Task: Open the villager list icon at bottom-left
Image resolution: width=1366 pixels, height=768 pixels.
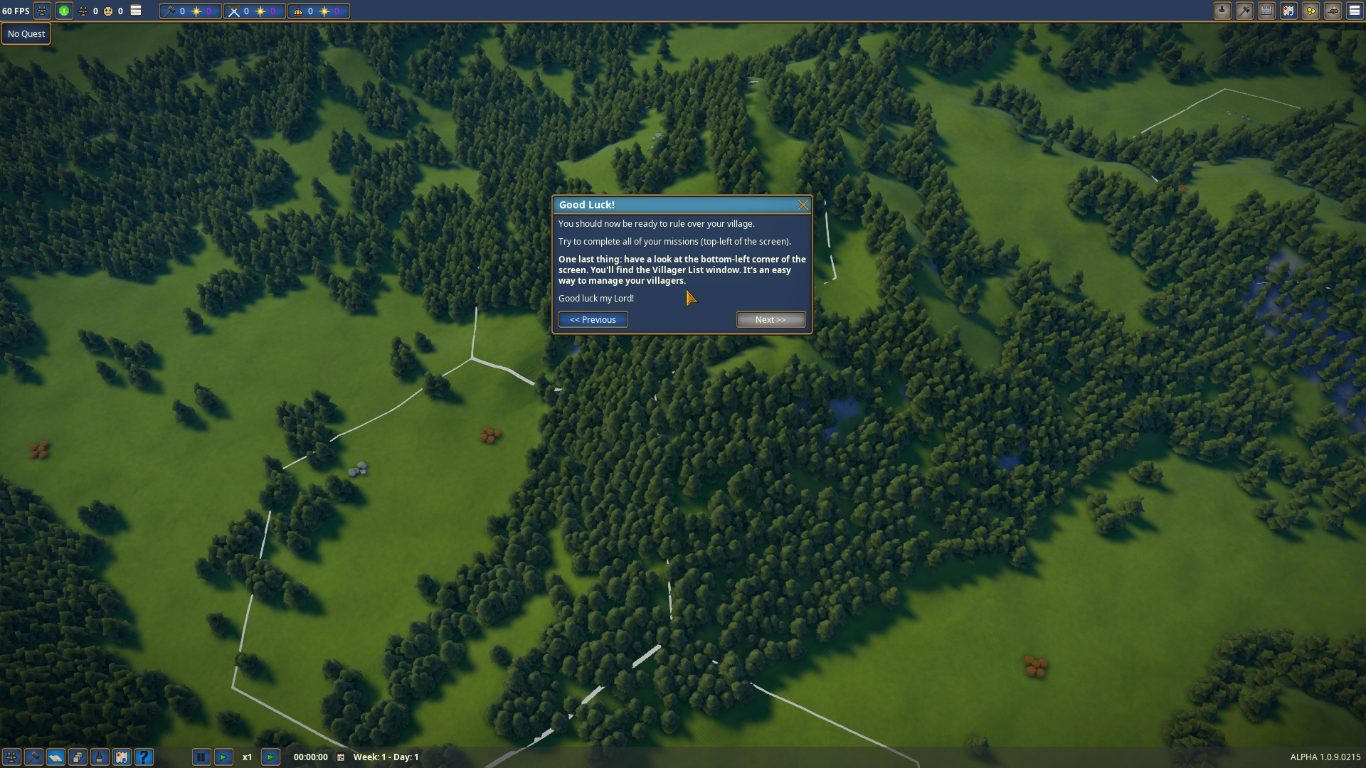Action: pos(12,757)
